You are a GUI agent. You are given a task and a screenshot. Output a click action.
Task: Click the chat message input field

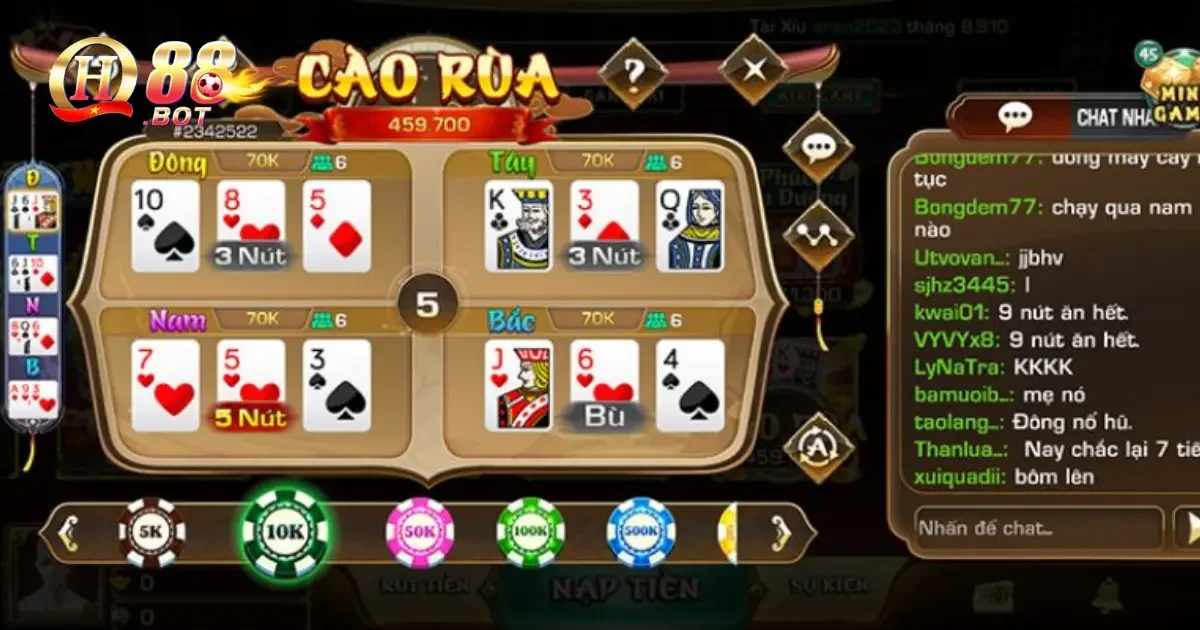click(1037, 528)
